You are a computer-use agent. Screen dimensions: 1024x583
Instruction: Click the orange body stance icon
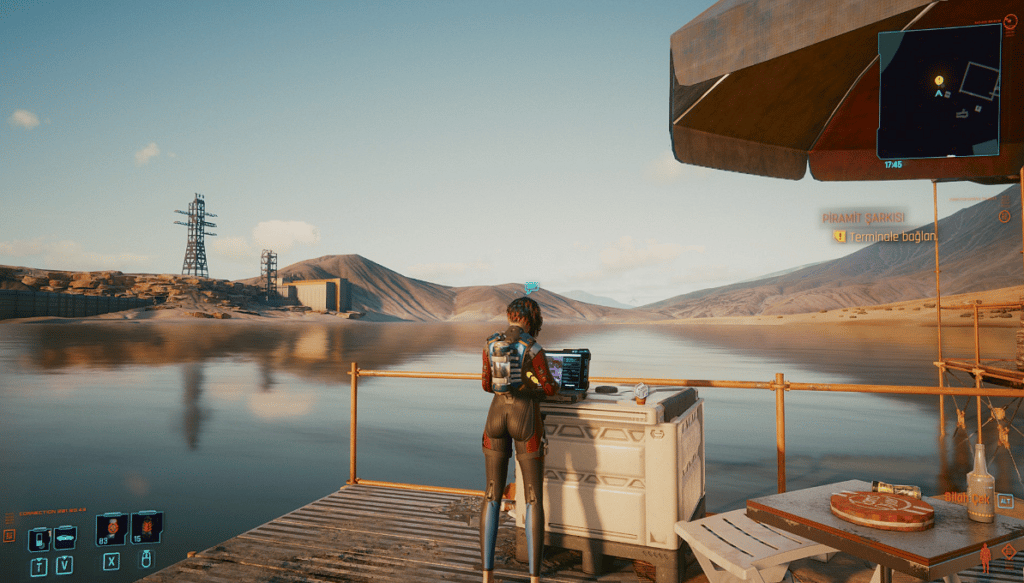tap(985, 557)
